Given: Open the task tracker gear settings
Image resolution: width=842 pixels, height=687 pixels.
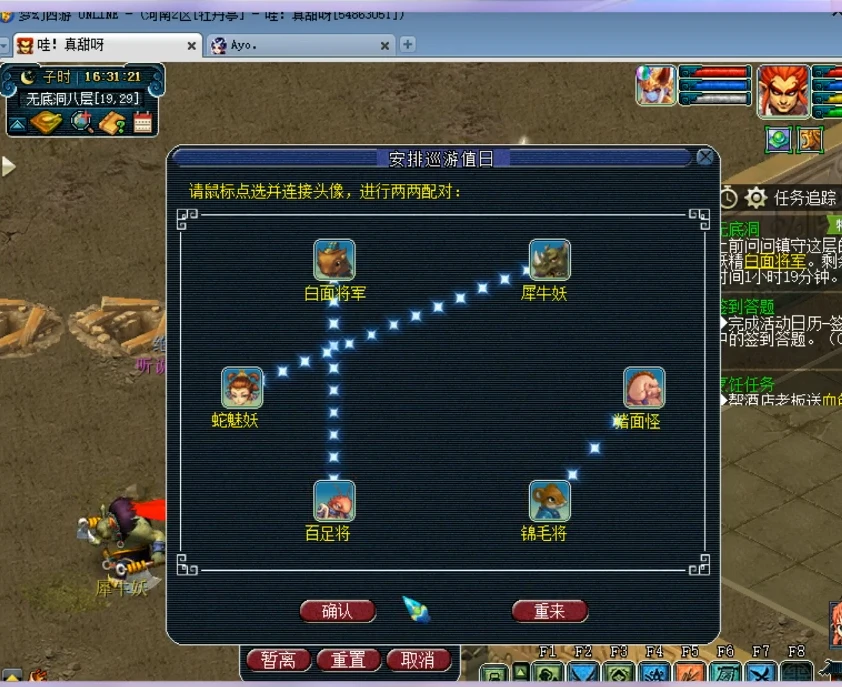Looking at the screenshot, I should [x=756, y=197].
